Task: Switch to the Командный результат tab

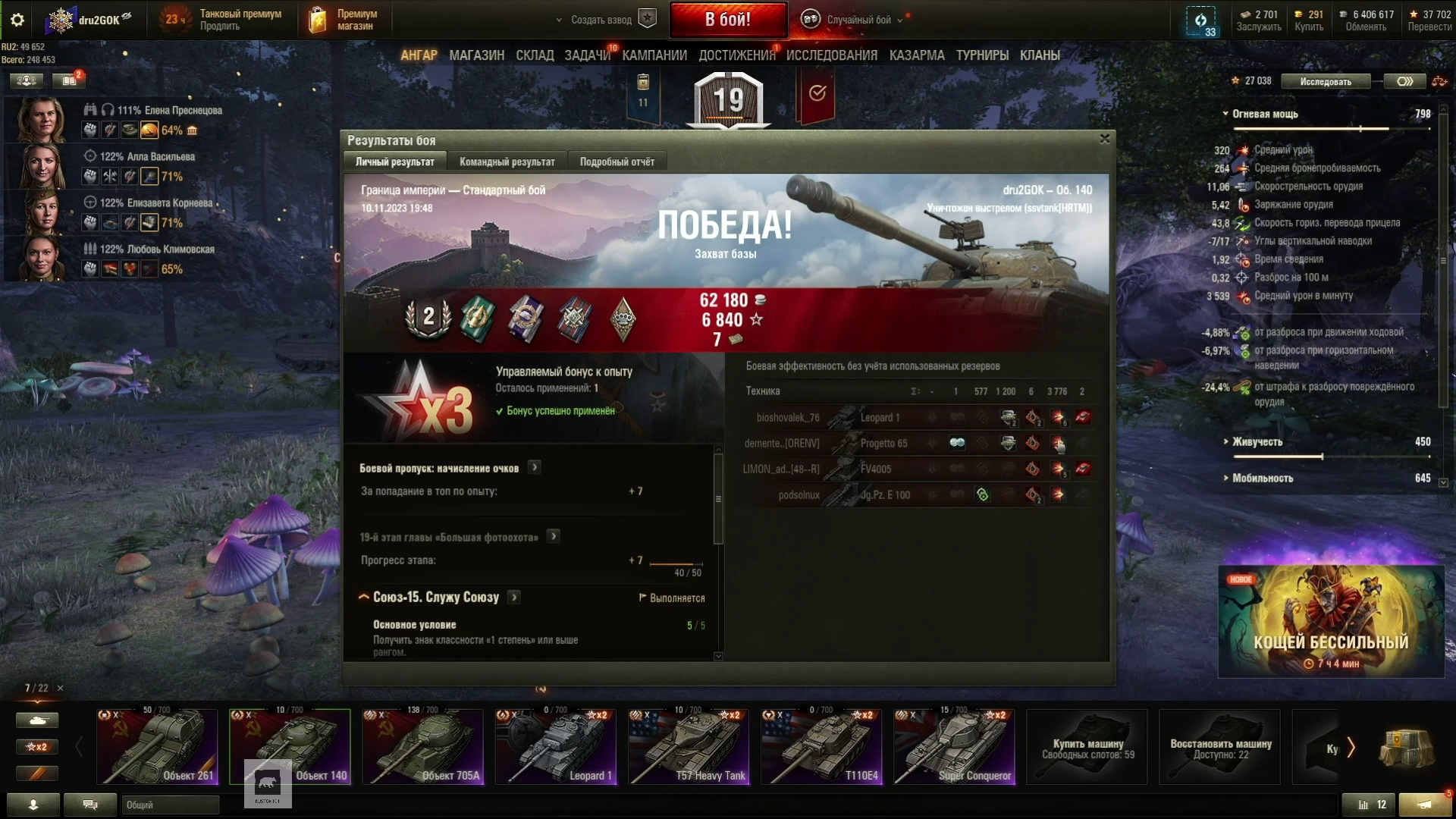Action: [x=507, y=162]
